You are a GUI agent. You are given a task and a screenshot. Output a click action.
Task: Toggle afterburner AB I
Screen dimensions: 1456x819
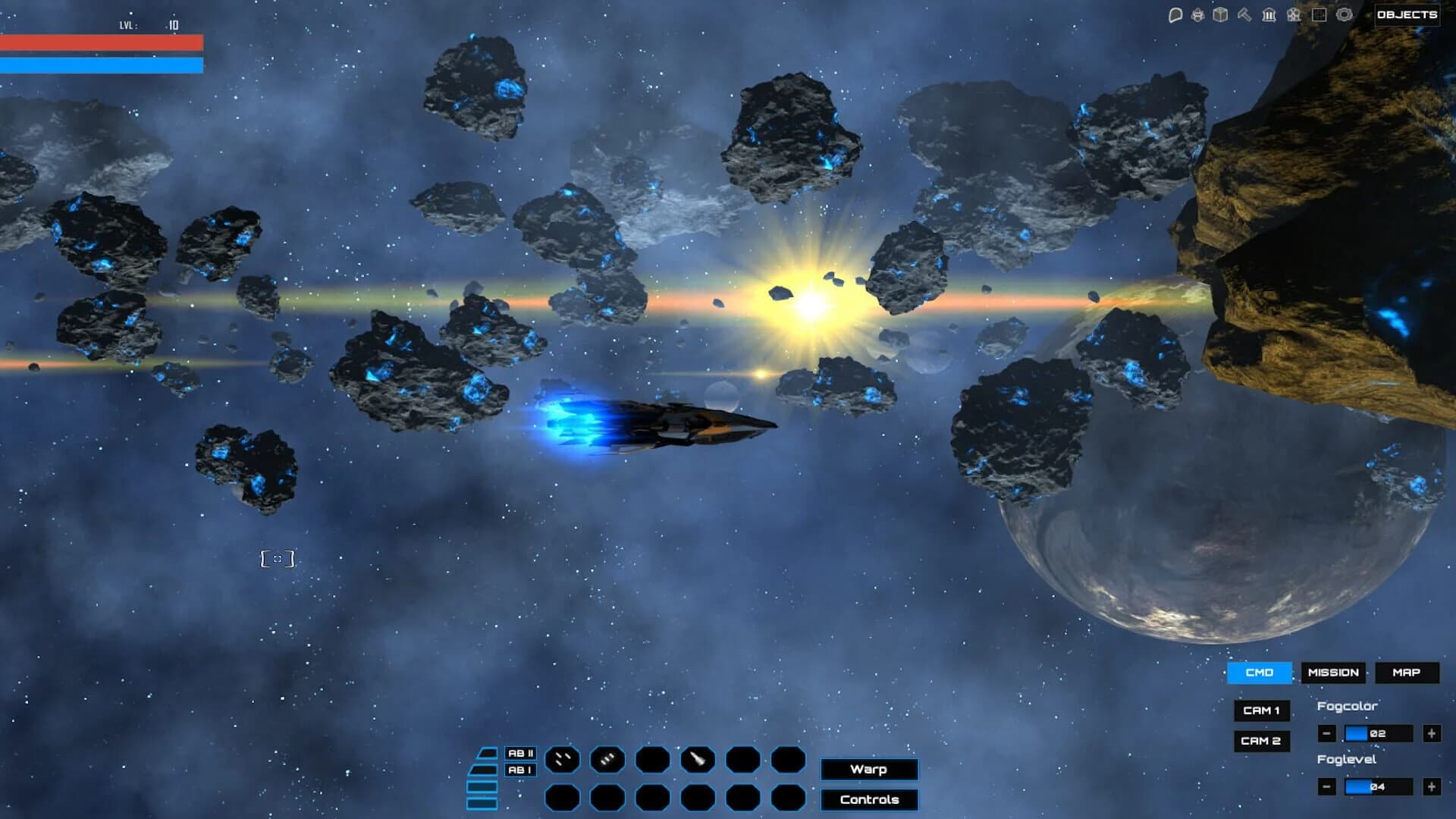tap(520, 770)
